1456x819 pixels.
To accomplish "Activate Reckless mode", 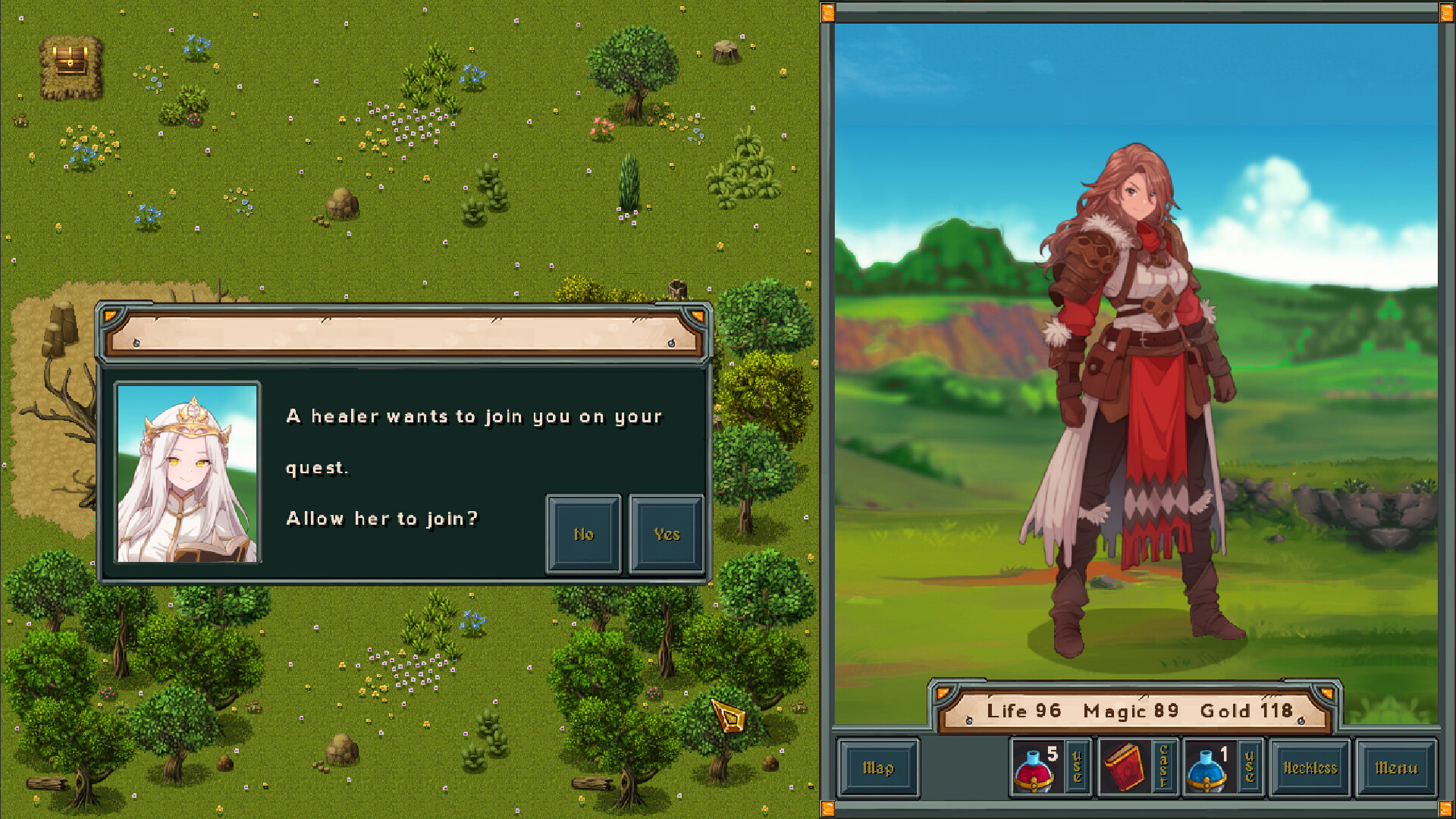I will tap(1309, 767).
